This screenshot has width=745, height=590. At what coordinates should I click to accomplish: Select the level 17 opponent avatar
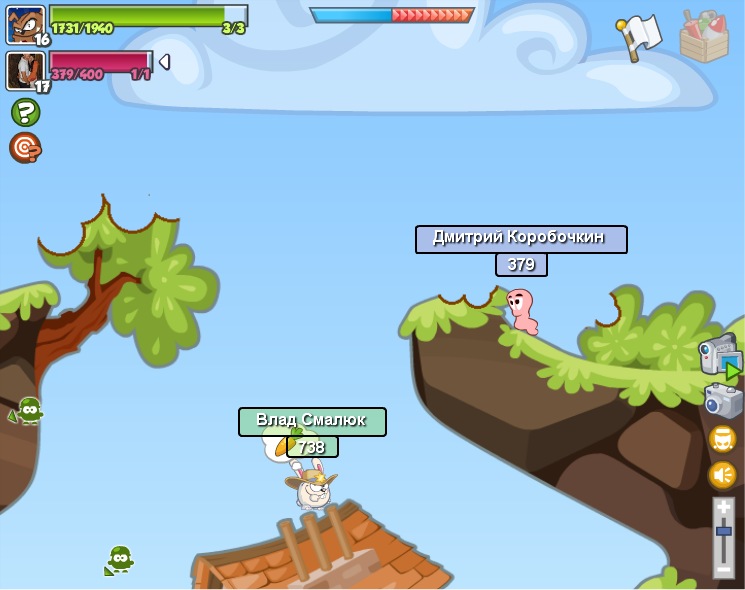click(24, 70)
